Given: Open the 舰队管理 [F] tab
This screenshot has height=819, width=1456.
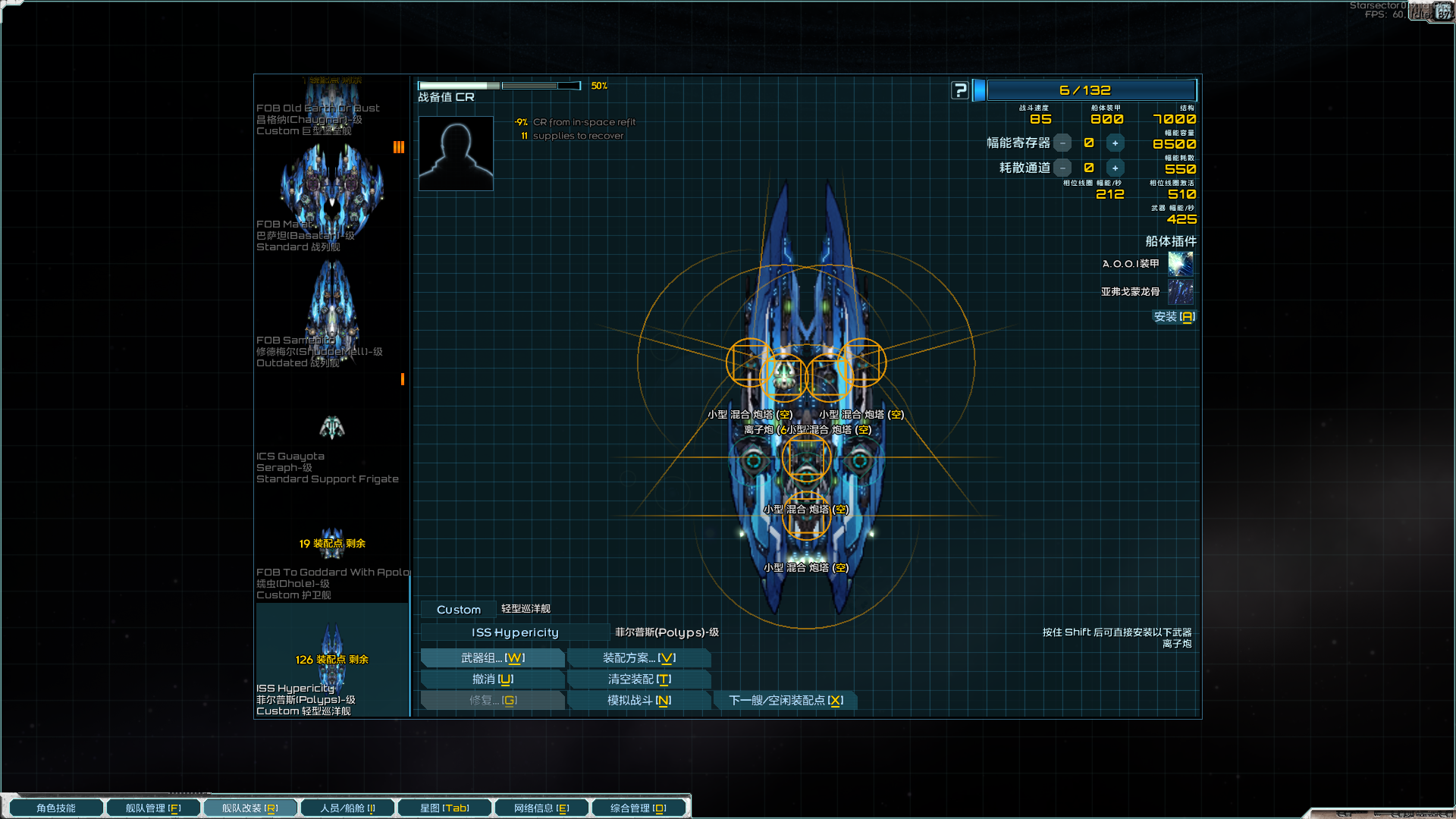Looking at the screenshot, I should [153, 807].
